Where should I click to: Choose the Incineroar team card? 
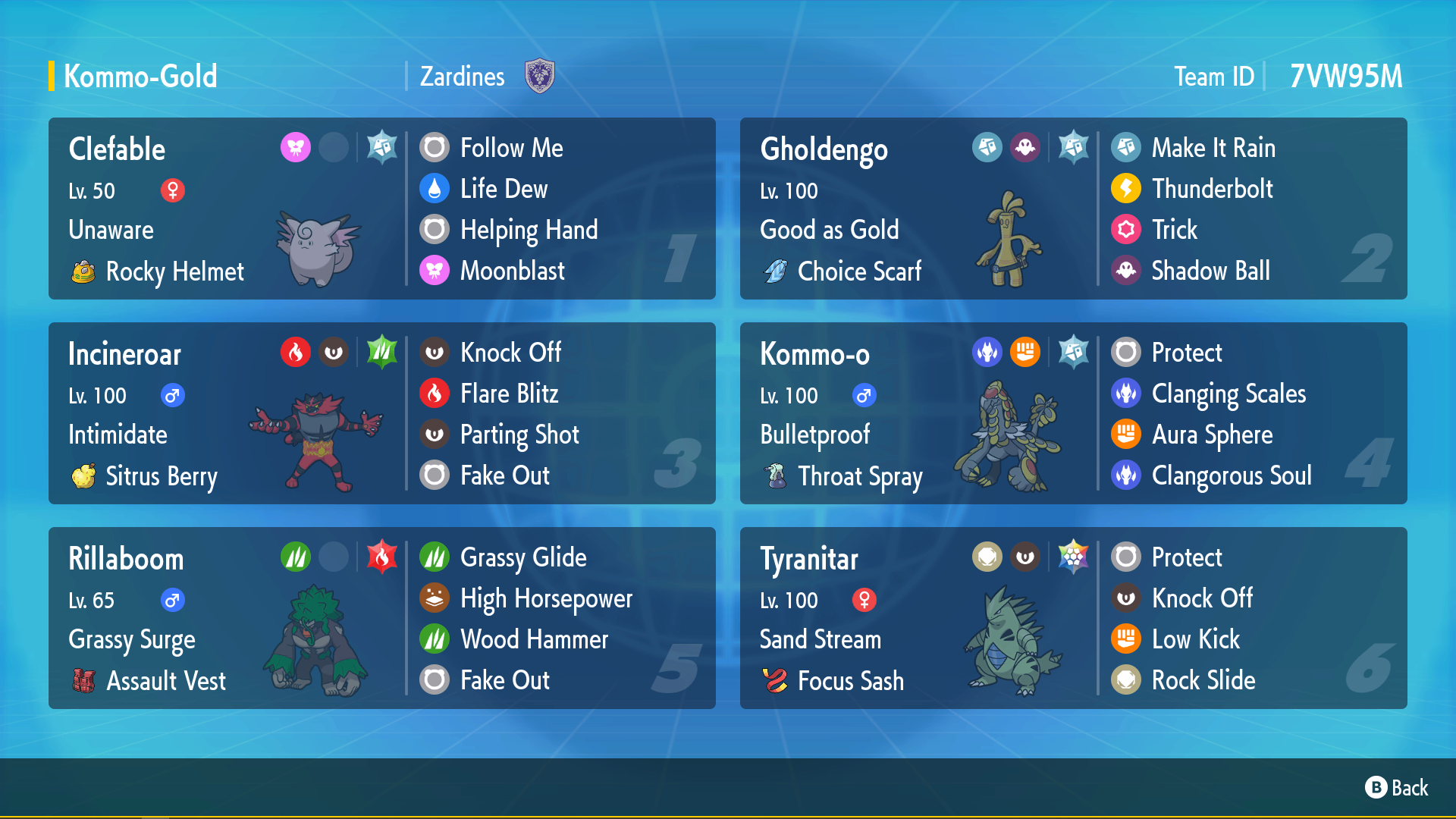pyautogui.click(x=381, y=413)
